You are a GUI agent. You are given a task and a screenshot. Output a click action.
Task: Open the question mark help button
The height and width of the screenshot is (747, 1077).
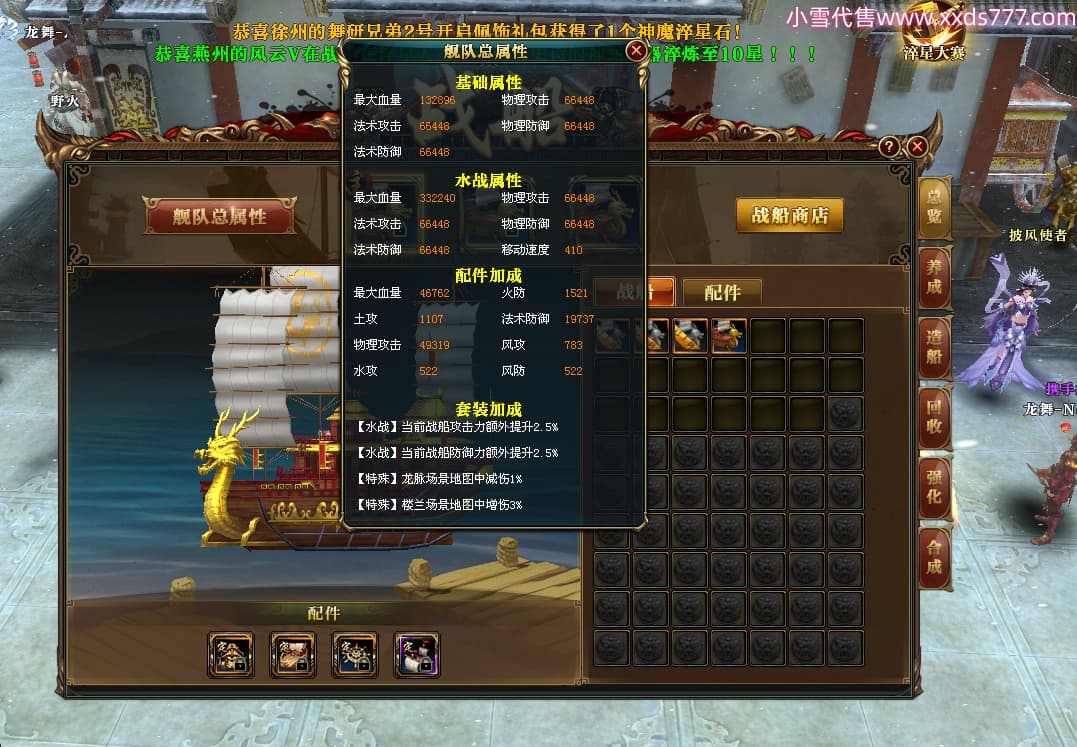889,147
